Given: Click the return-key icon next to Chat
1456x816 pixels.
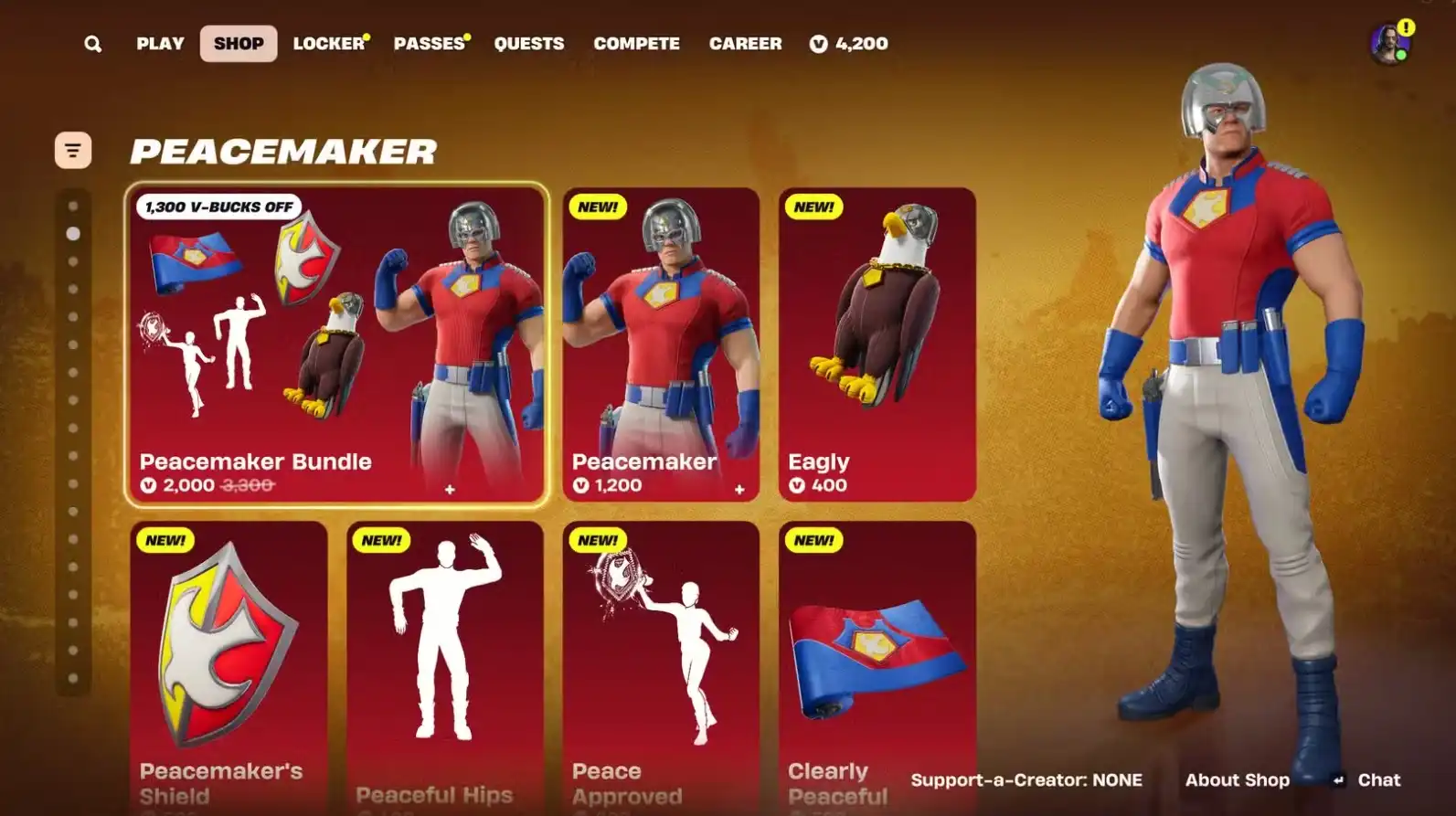Looking at the screenshot, I should click(1340, 780).
